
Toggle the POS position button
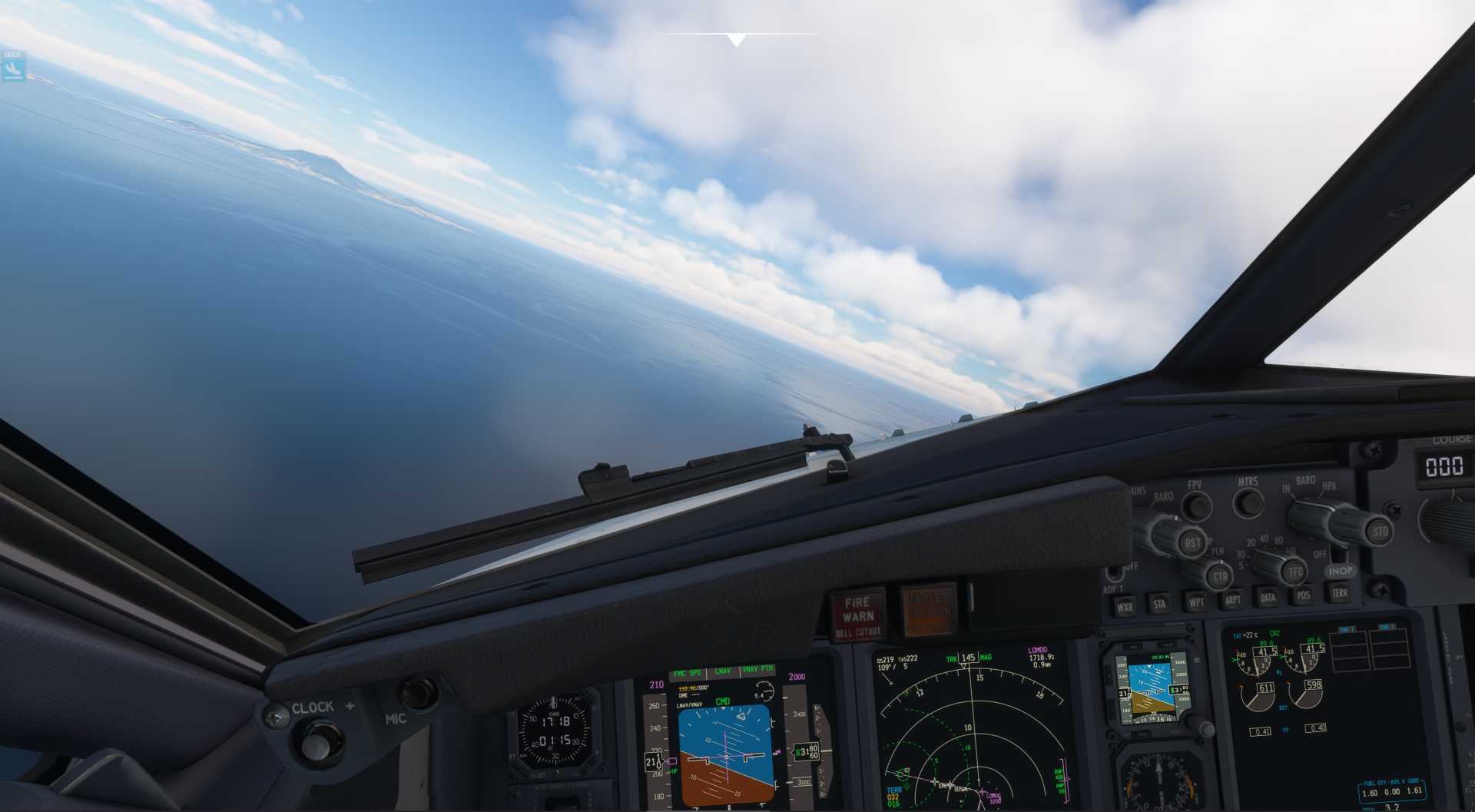[x=1304, y=595]
